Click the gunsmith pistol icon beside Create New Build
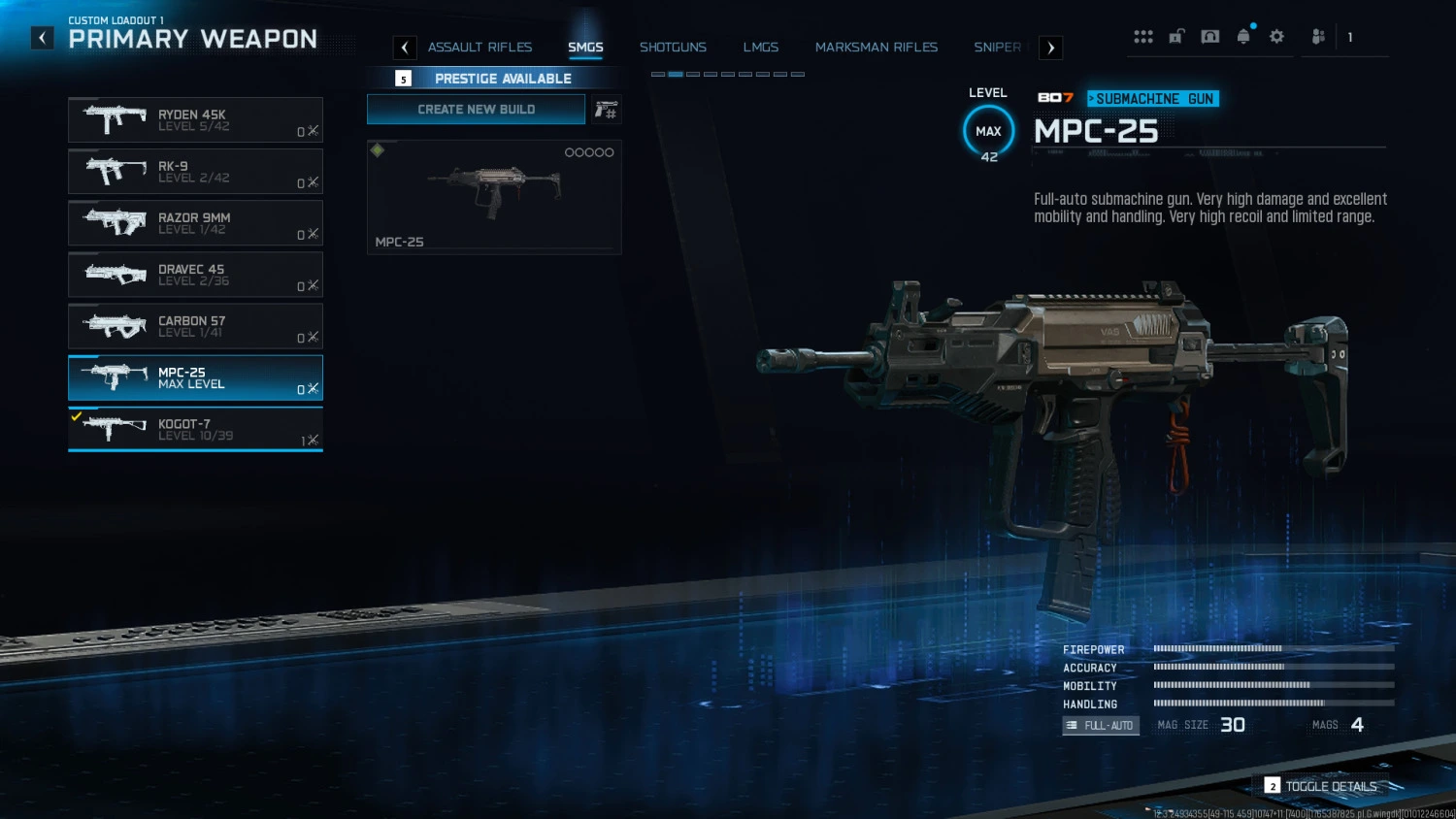Viewport: 1456px width, 819px height. [x=606, y=109]
